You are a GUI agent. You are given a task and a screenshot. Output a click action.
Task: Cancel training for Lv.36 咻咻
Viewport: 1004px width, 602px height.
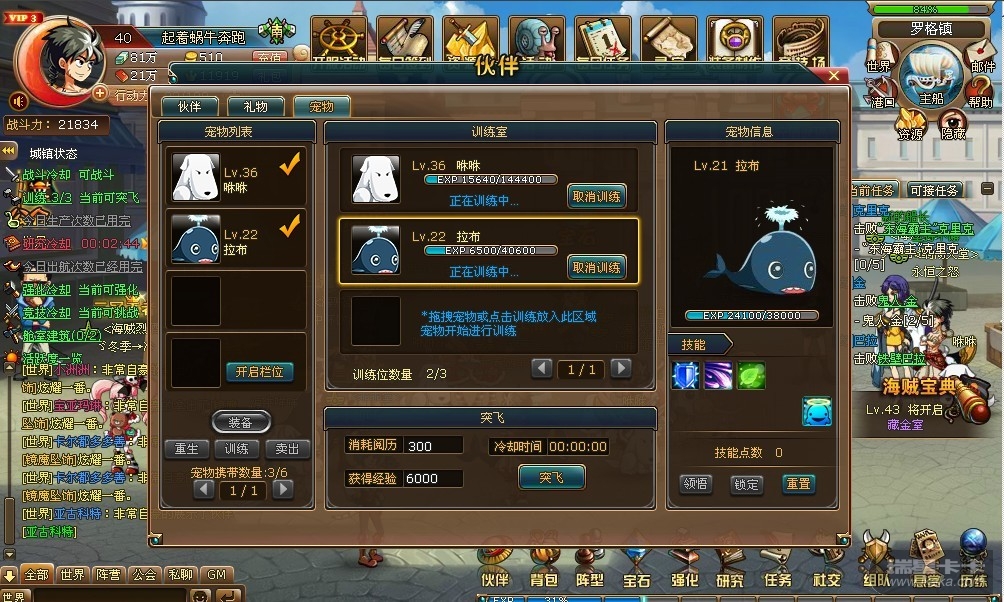click(x=597, y=197)
